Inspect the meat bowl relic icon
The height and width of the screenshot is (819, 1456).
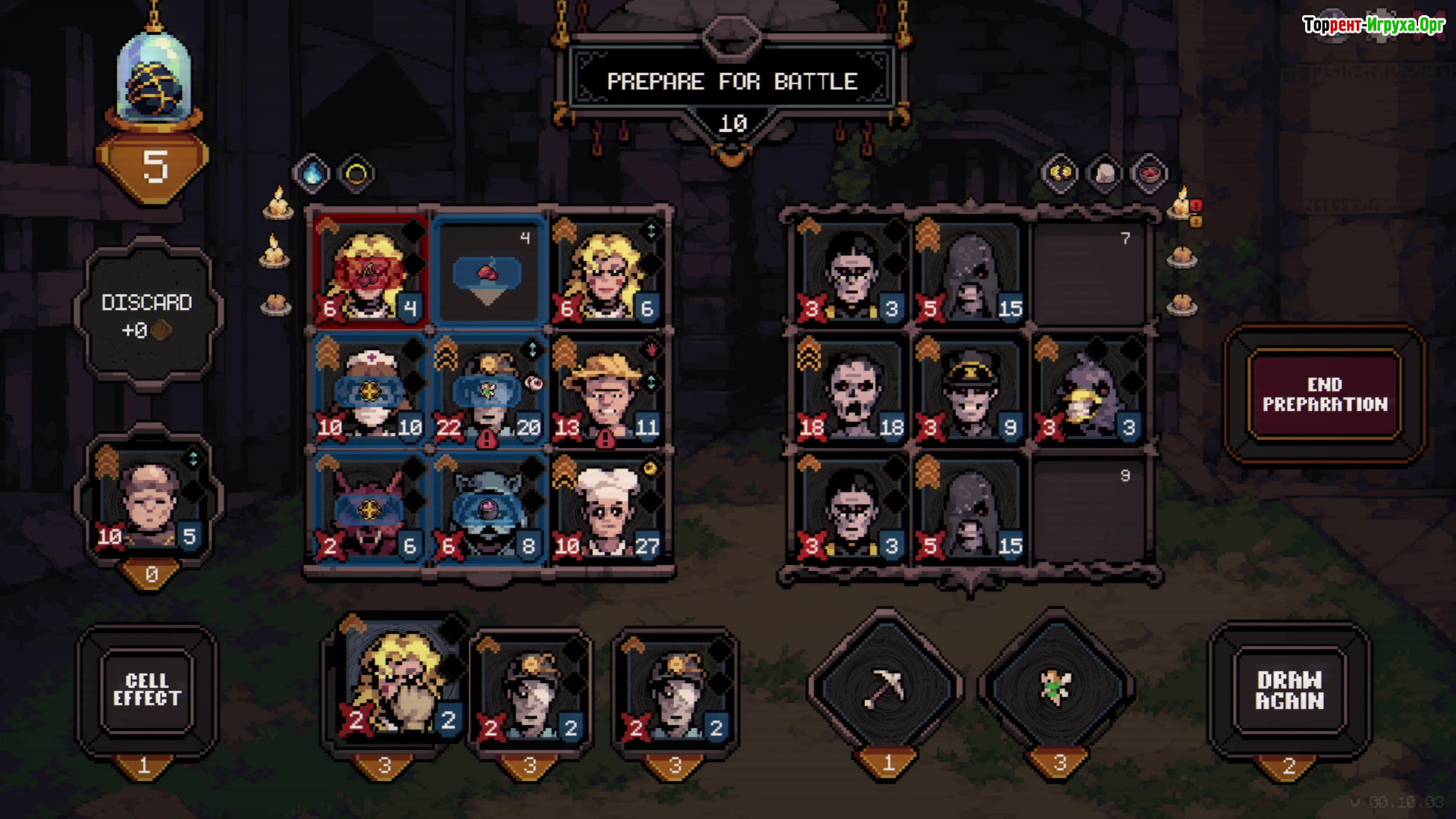coord(1150,174)
